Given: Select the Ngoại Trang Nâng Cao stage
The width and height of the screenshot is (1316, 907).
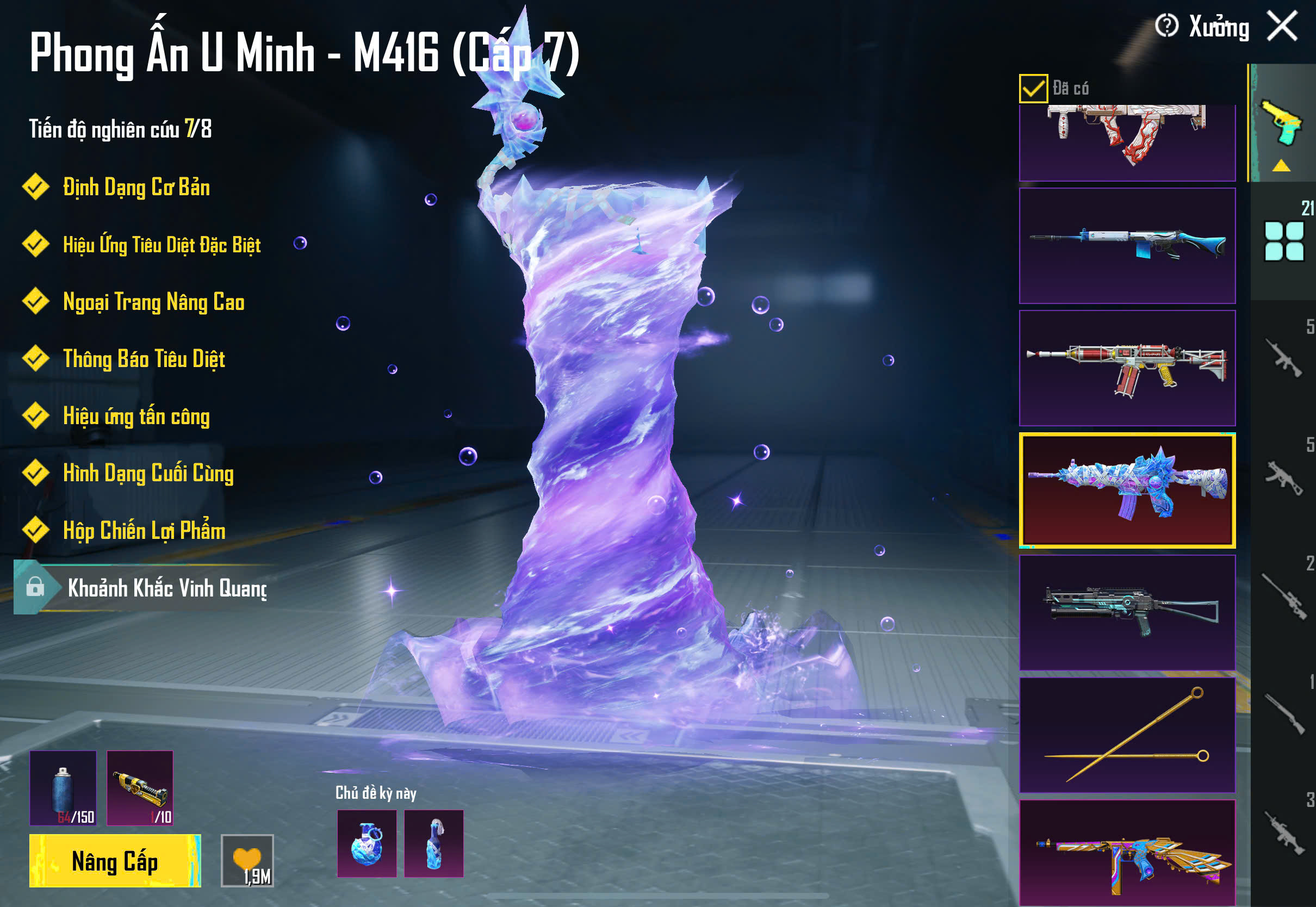Looking at the screenshot, I should point(153,302).
